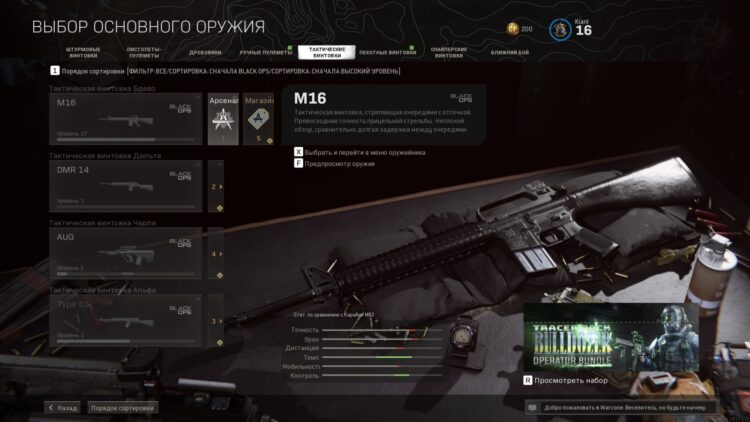Click the Порядок сортировки button
This screenshot has height=422, width=750.
coord(122,408)
